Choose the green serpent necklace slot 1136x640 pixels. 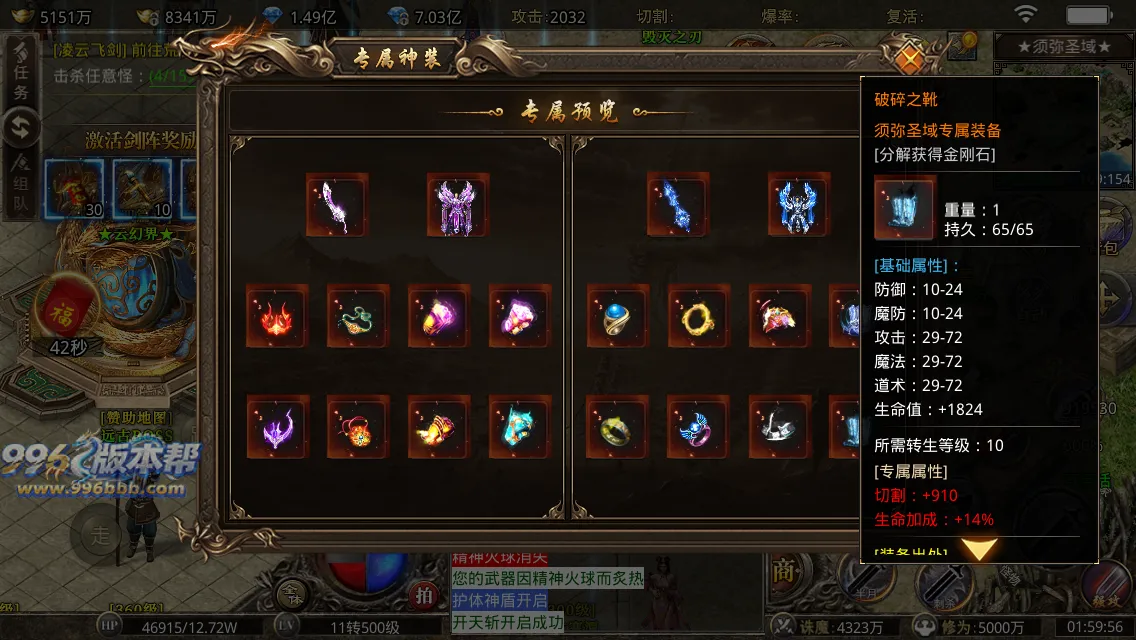click(x=357, y=316)
